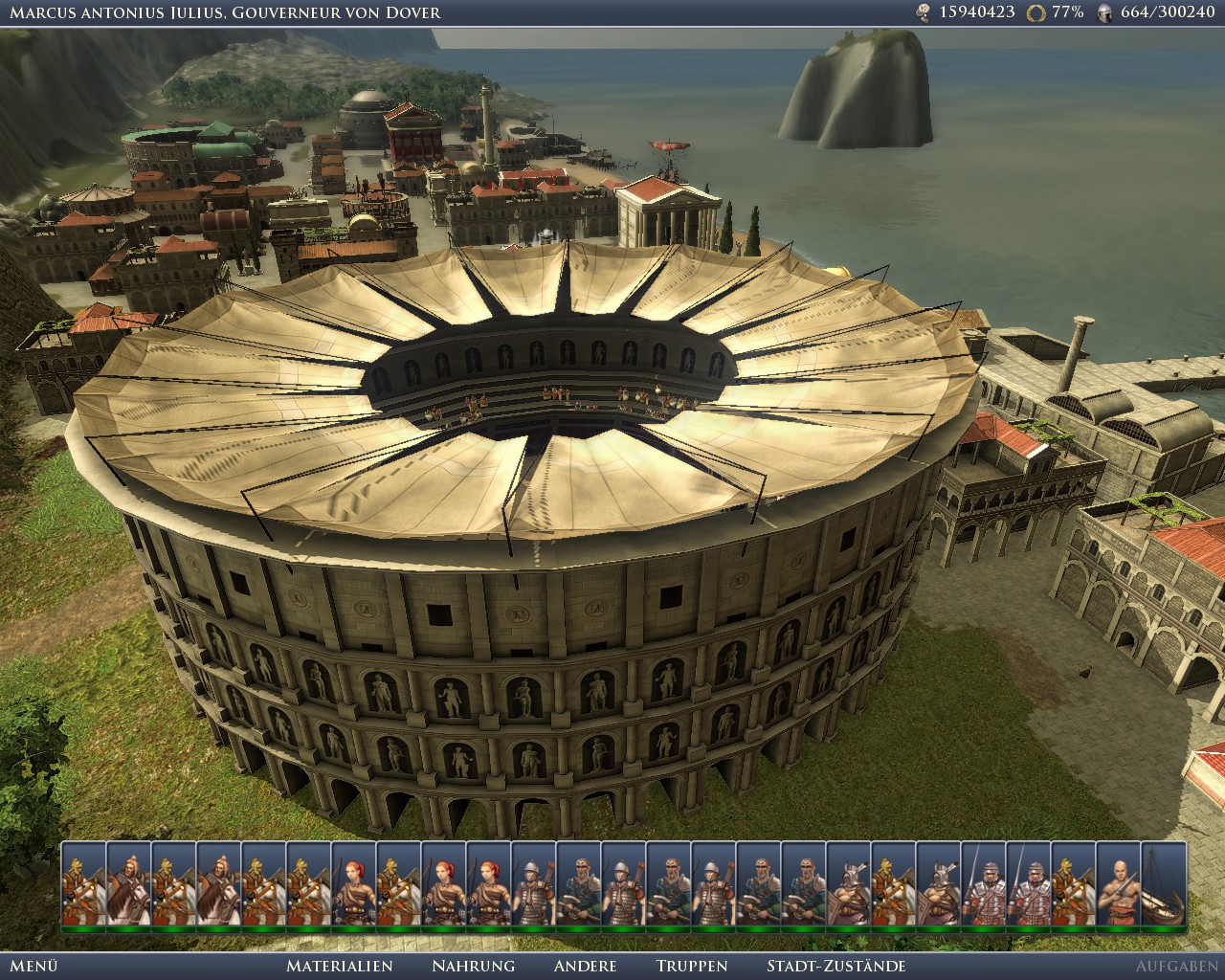Open the Menü button

point(34,966)
